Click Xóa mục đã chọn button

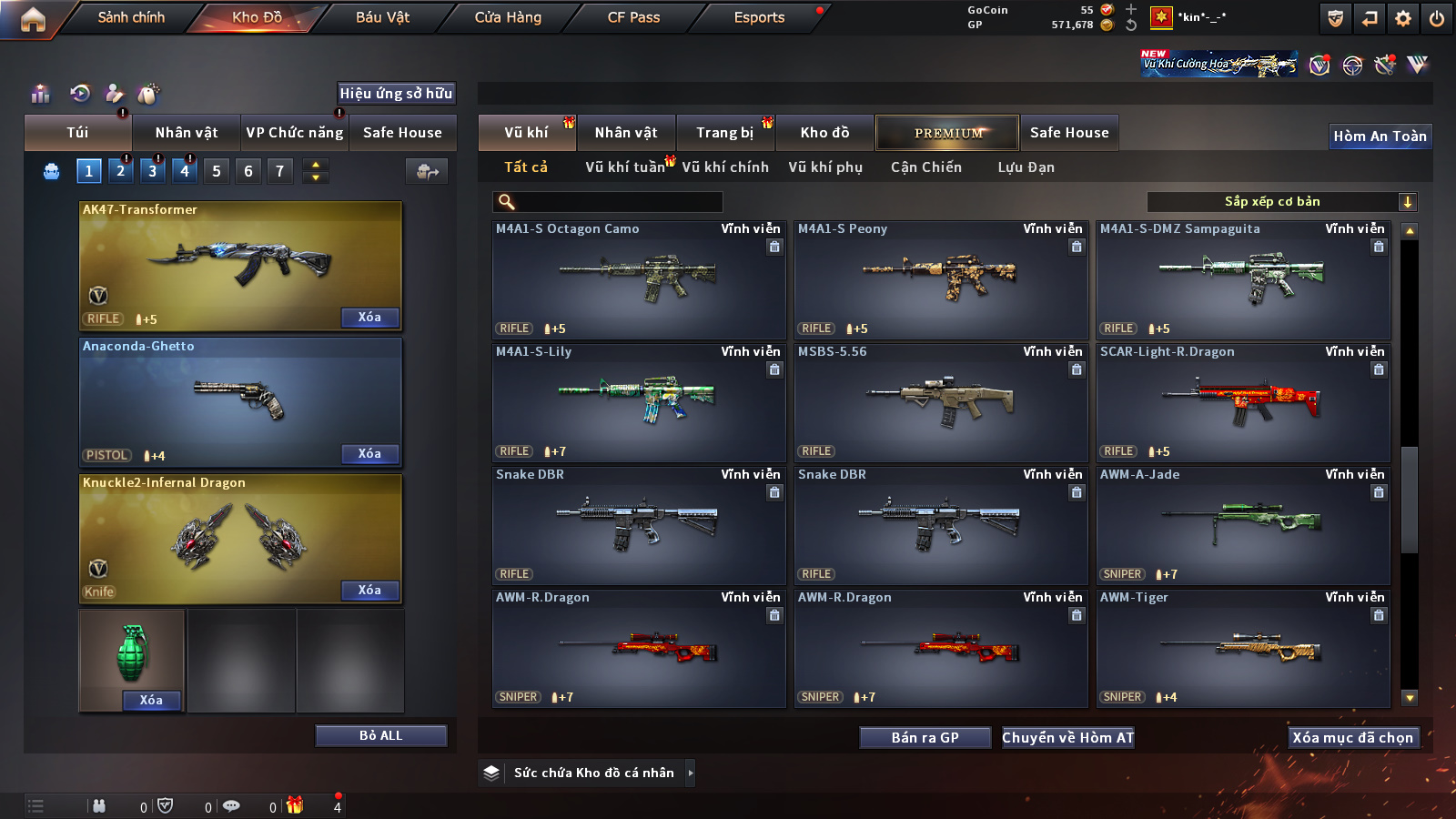click(1352, 738)
